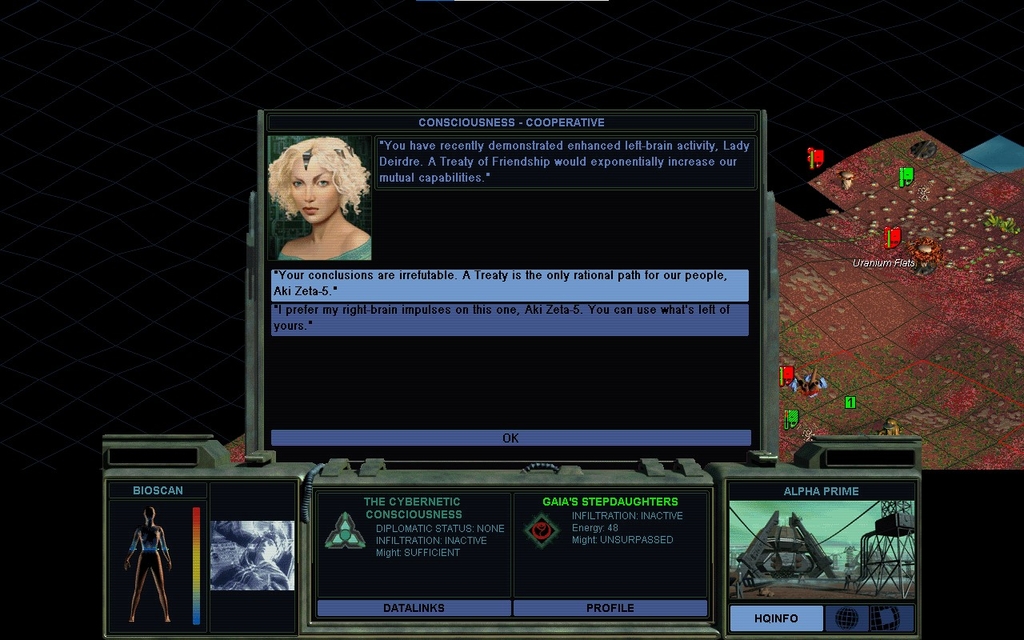This screenshot has height=640, width=1024.
Task: Confirm the dialogue with the OK button
Action: (x=510, y=438)
